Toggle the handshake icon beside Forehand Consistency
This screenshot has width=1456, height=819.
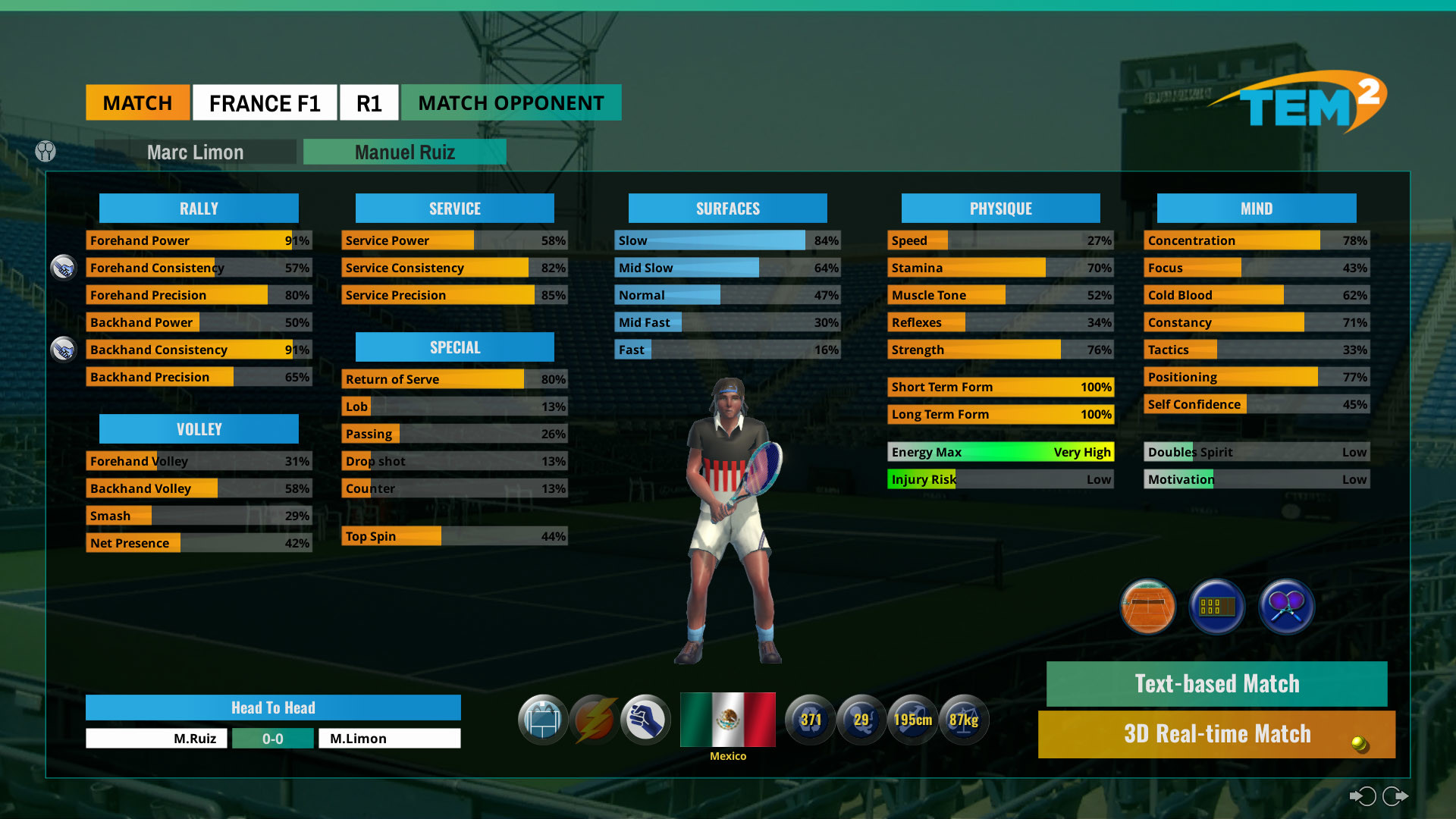click(x=64, y=267)
